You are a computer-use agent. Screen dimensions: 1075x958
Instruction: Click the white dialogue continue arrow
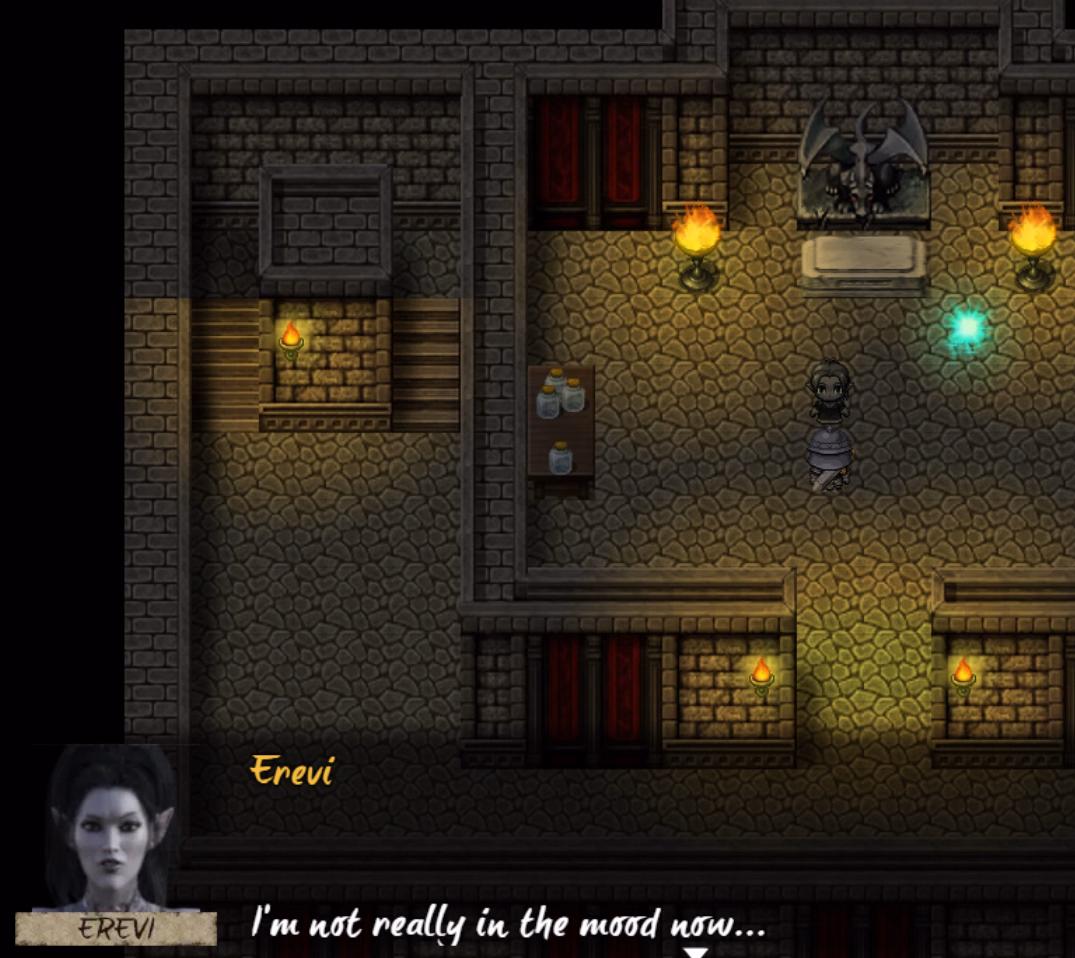pos(696,952)
